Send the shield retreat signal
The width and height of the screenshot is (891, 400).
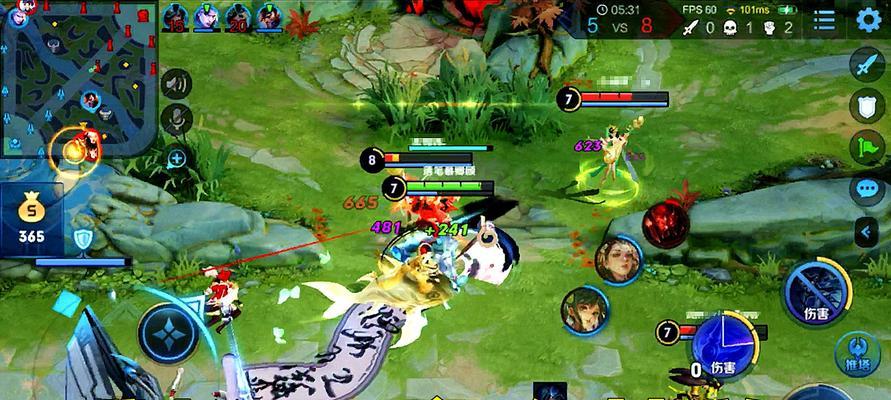(x=866, y=106)
